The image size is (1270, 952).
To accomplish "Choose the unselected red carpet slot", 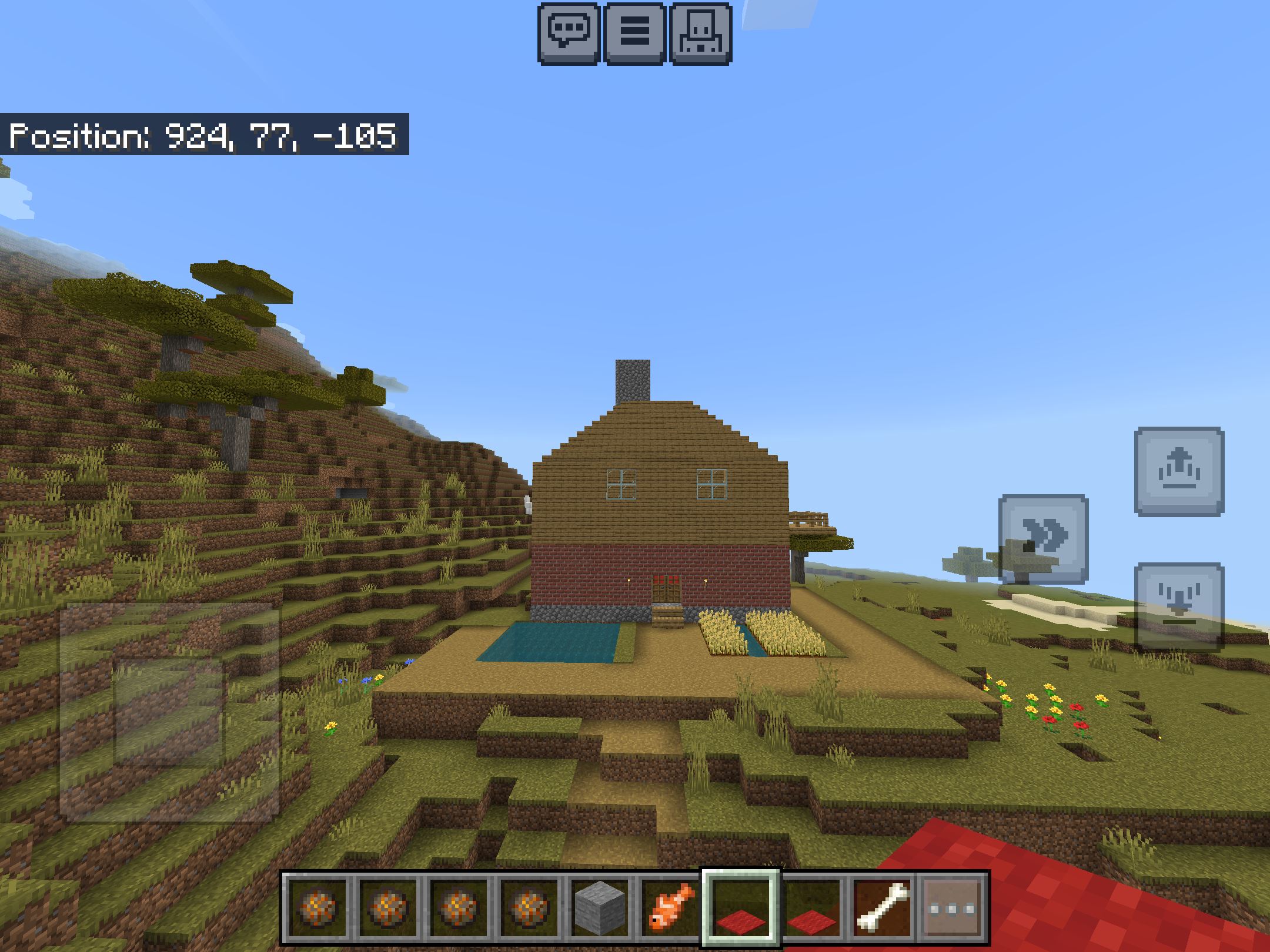I will click(811, 909).
